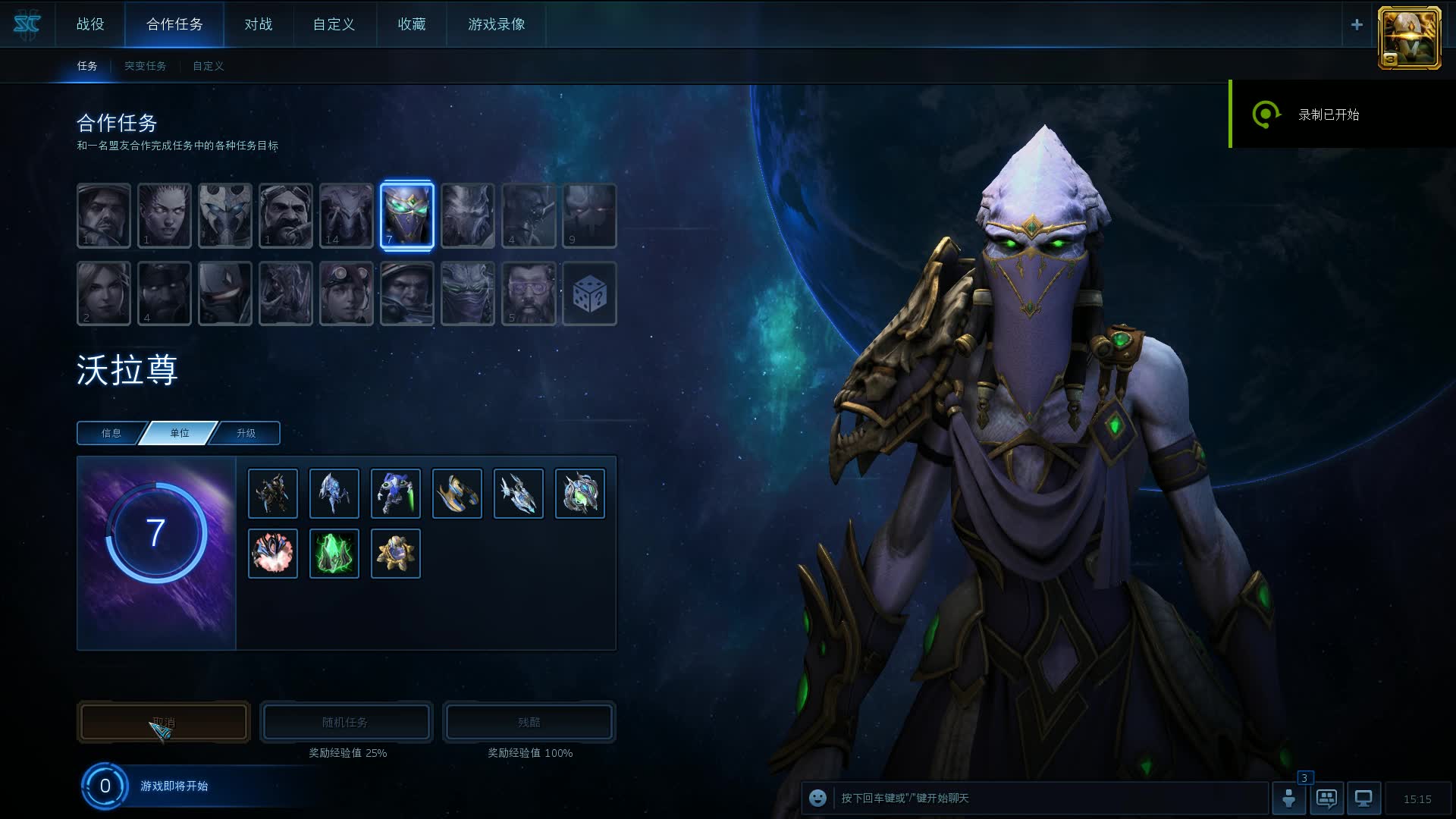Click the plus icon beside the profile
The width and height of the screenshot is (1456, 819).
[1357, 24]
